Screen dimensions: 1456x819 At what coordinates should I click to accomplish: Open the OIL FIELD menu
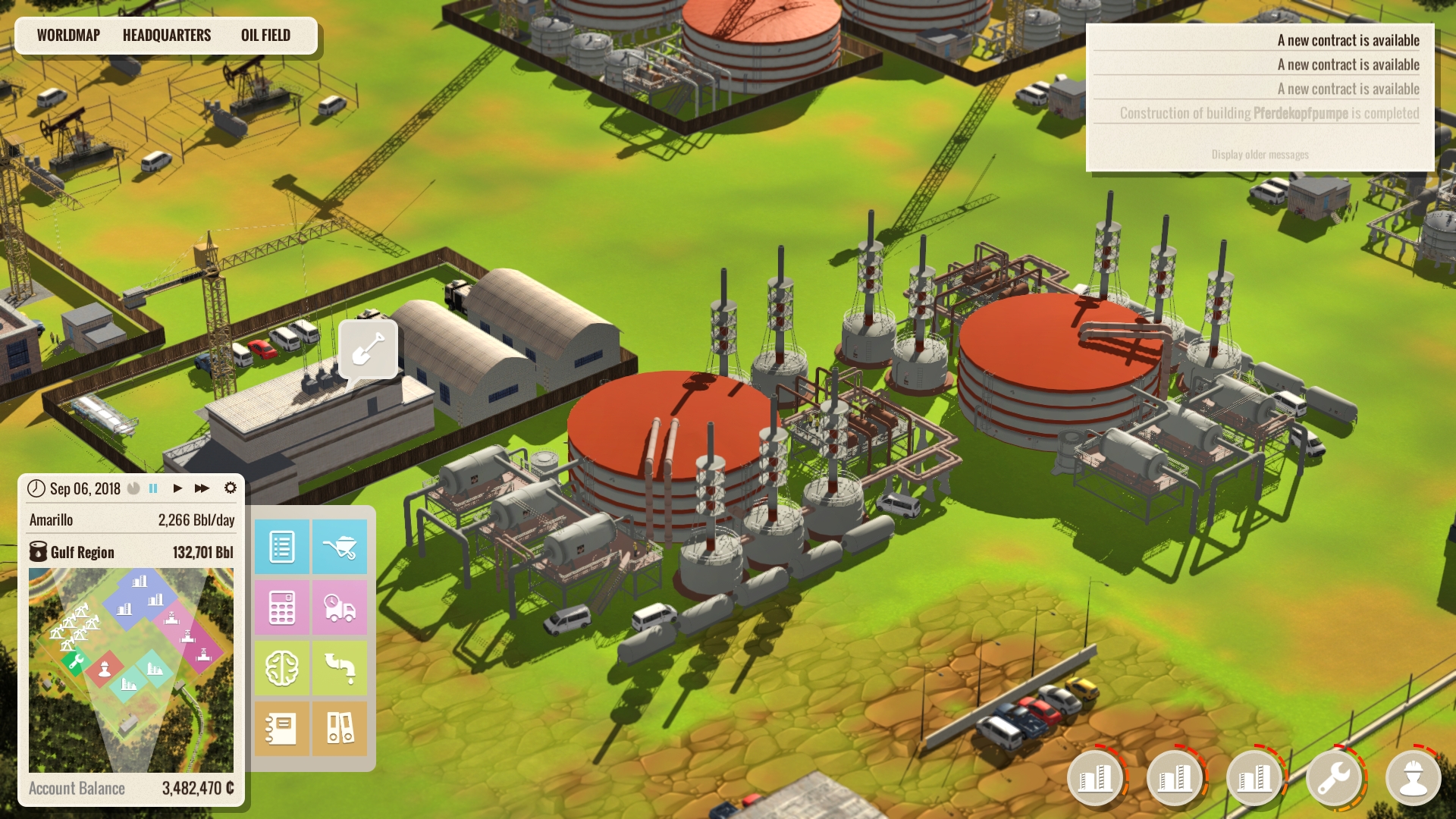coord(266,35)
